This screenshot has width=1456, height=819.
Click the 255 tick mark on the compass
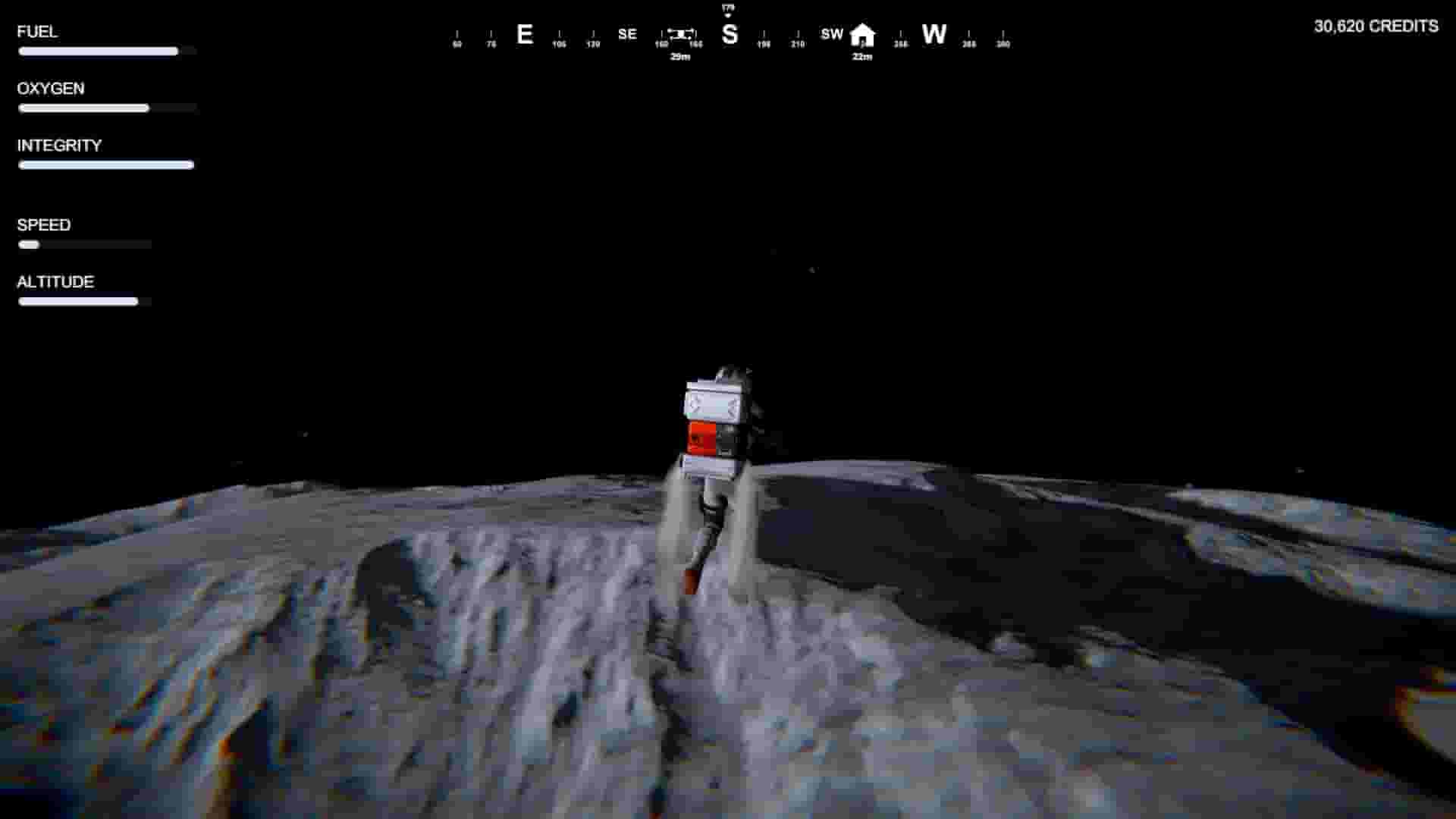pyautogui.click(x=901, y=43)
